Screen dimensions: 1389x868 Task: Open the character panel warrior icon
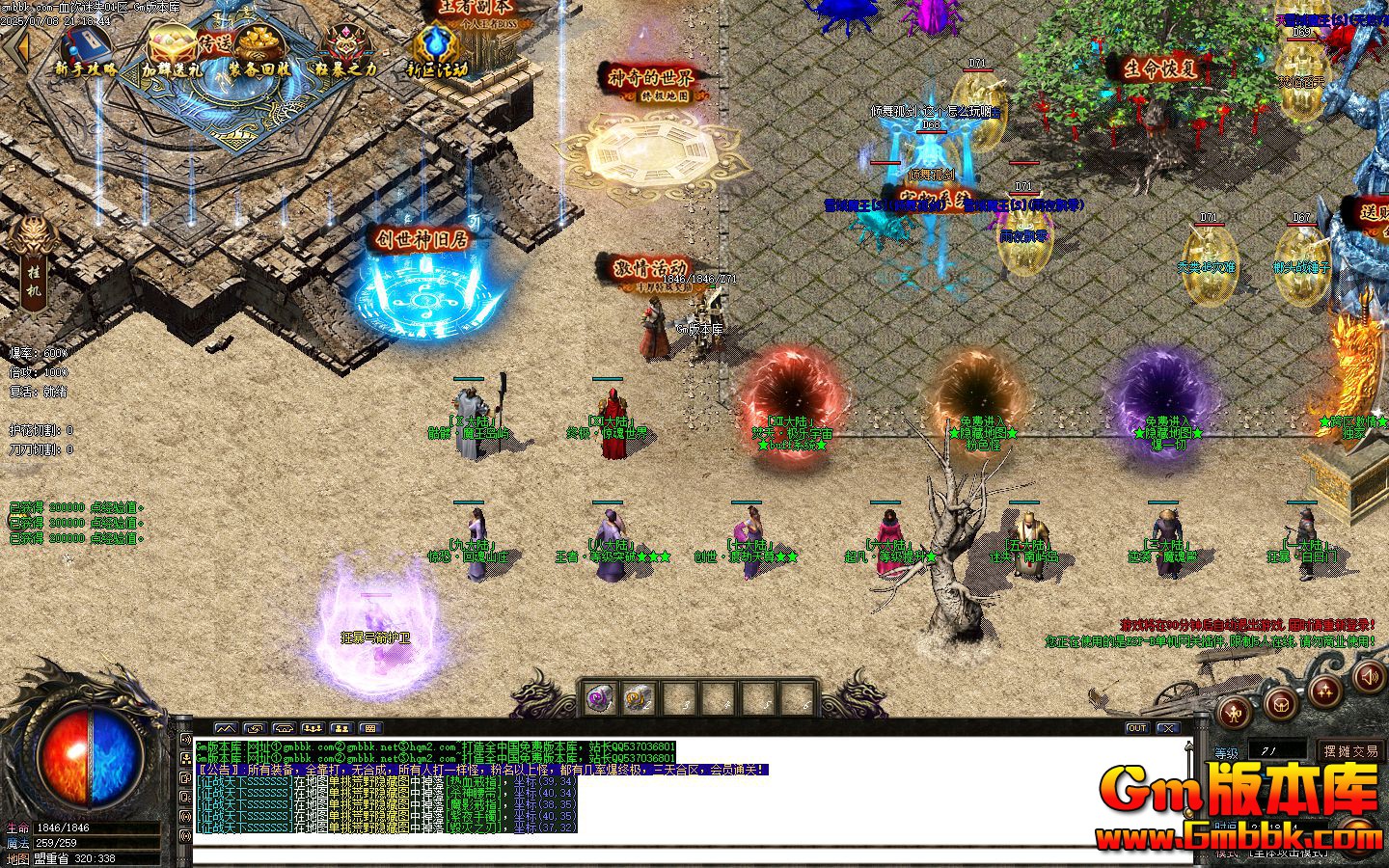point(1233,712)
